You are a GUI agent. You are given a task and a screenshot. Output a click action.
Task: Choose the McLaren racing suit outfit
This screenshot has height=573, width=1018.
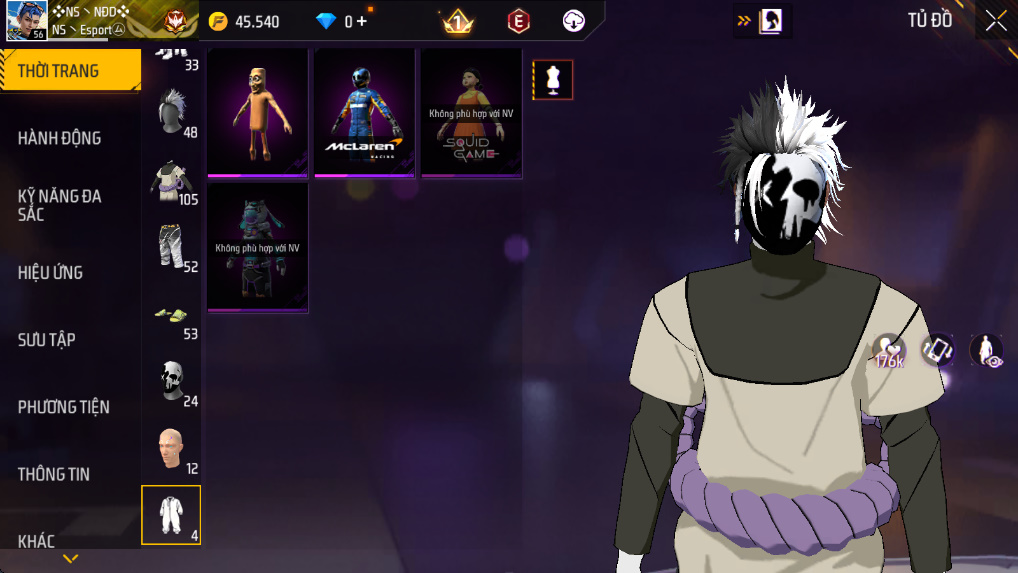pos(363,113)
